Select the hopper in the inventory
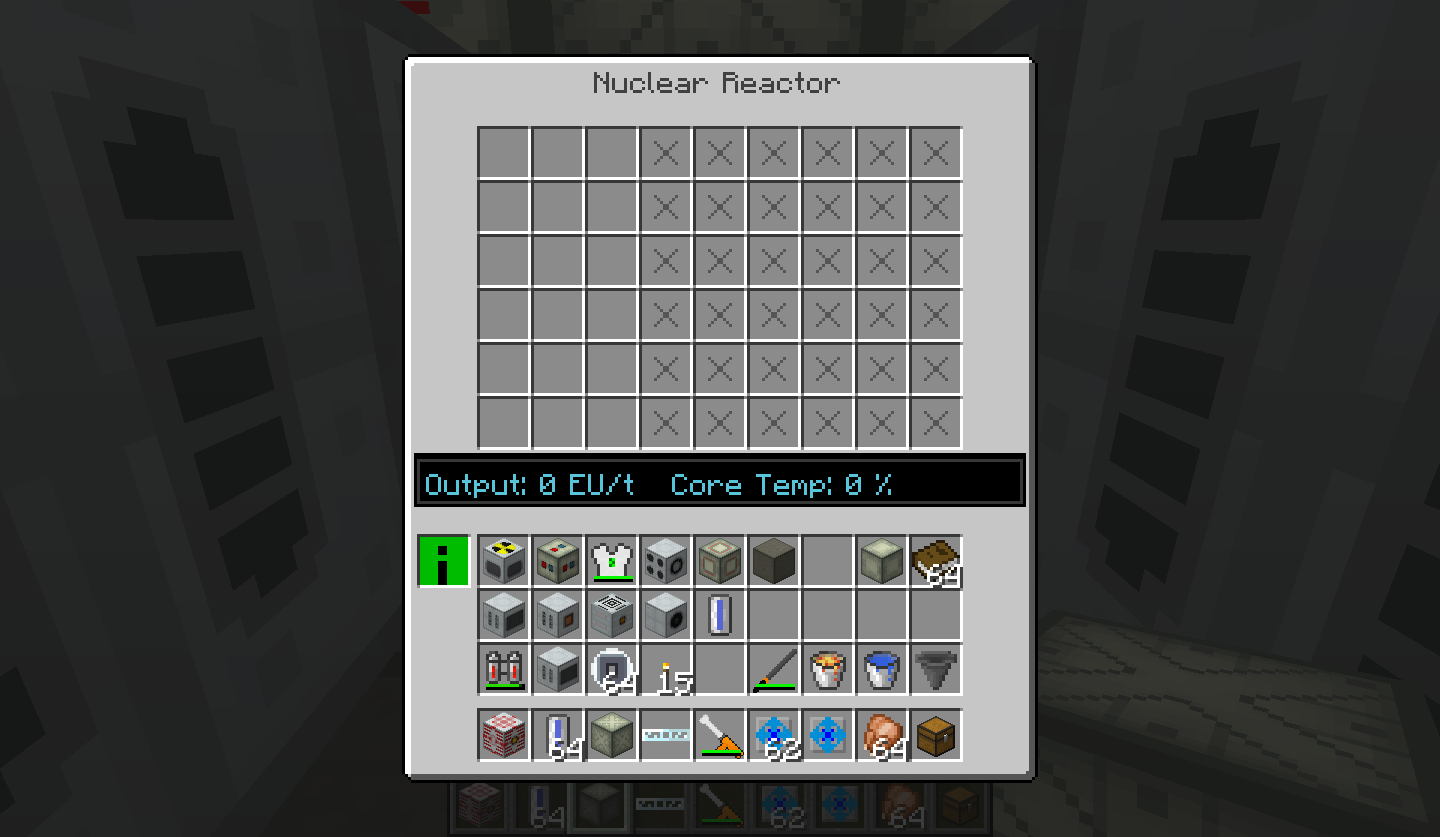Viewport: 1440px width, 837px height. pyautogui.click(x=936, y=669)
